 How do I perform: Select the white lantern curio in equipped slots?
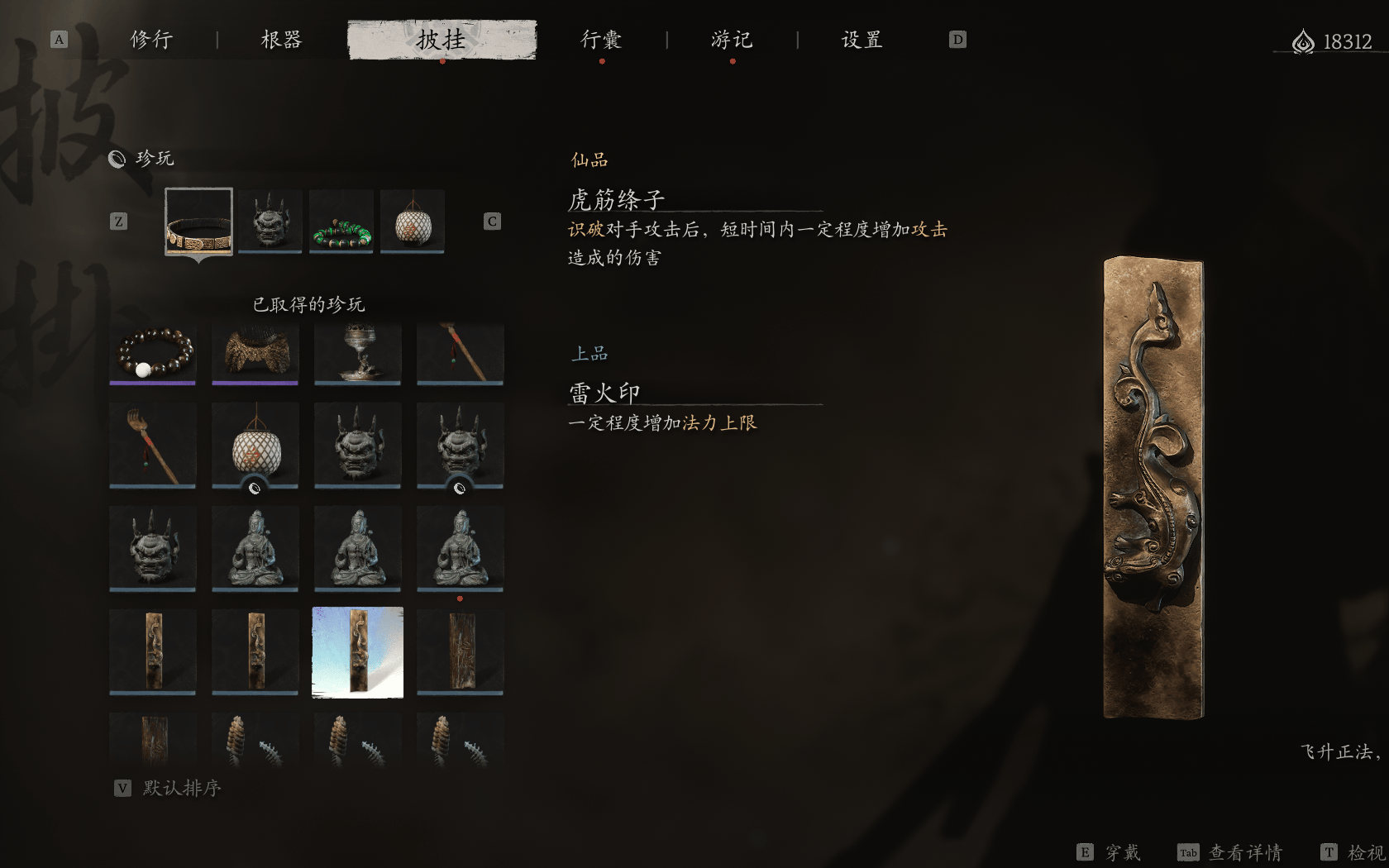point(412,220)
